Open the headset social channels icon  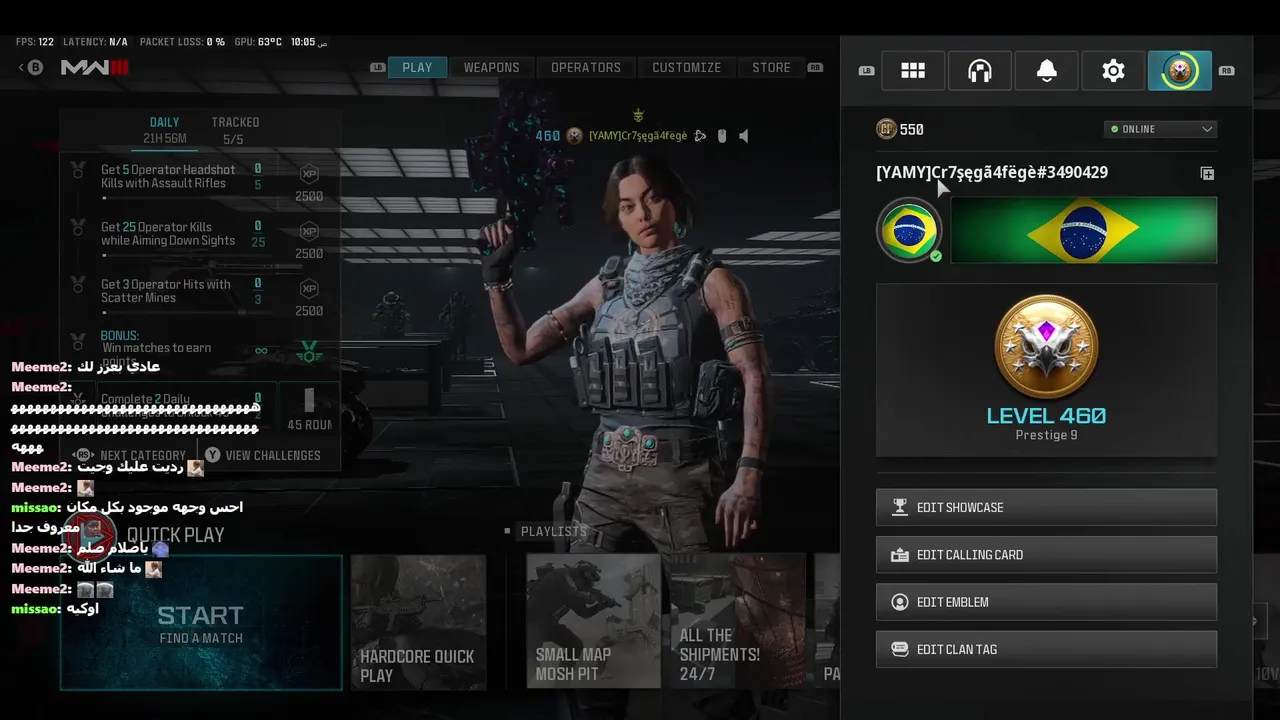pyautogui.click(x=980, y=71)
